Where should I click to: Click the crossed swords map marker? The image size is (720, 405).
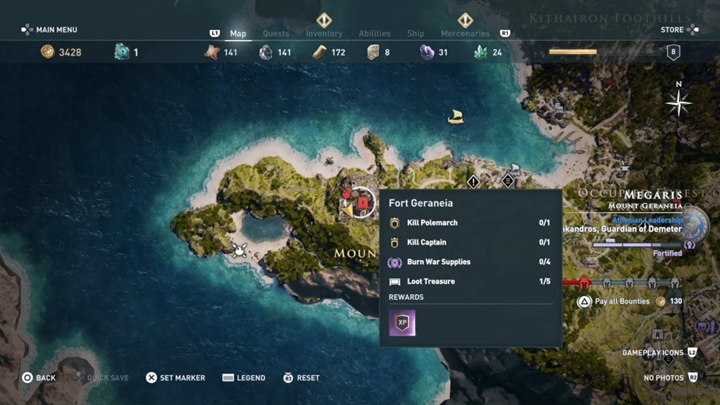[240, 249]
